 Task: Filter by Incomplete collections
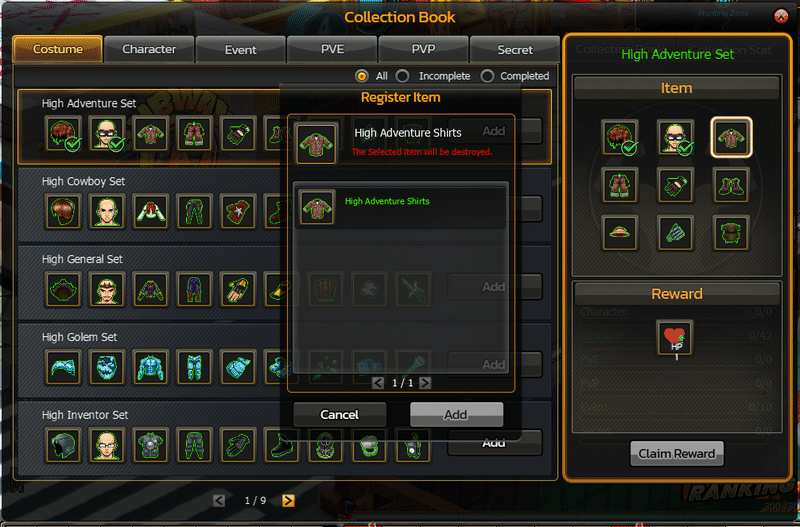(x=403, y=76)
